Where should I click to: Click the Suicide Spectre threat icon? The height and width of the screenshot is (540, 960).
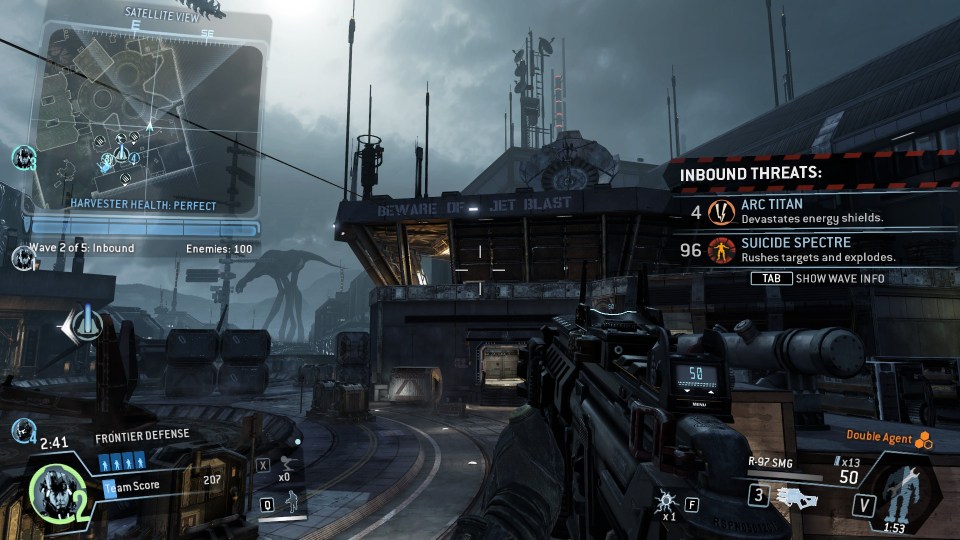(x=720, y=250)
